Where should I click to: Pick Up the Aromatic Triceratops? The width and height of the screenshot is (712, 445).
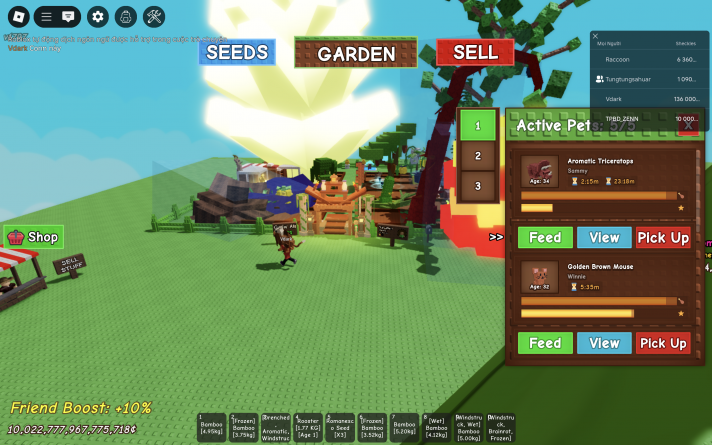point(663,237)
